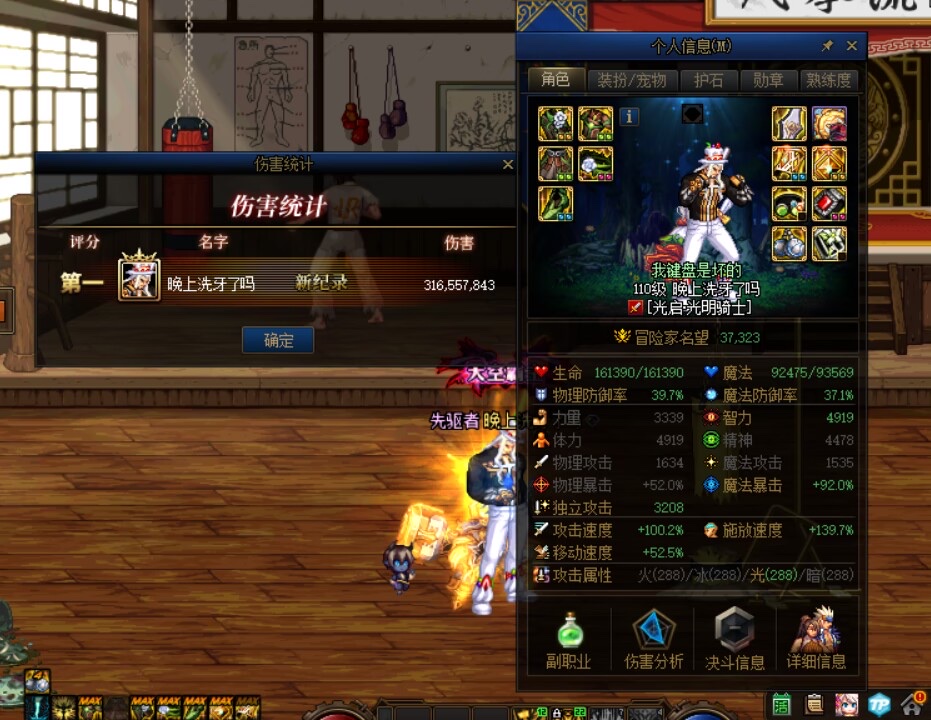Open 详细信息 detailed stats
Viewport: 931px width, 720px height.
816,640
